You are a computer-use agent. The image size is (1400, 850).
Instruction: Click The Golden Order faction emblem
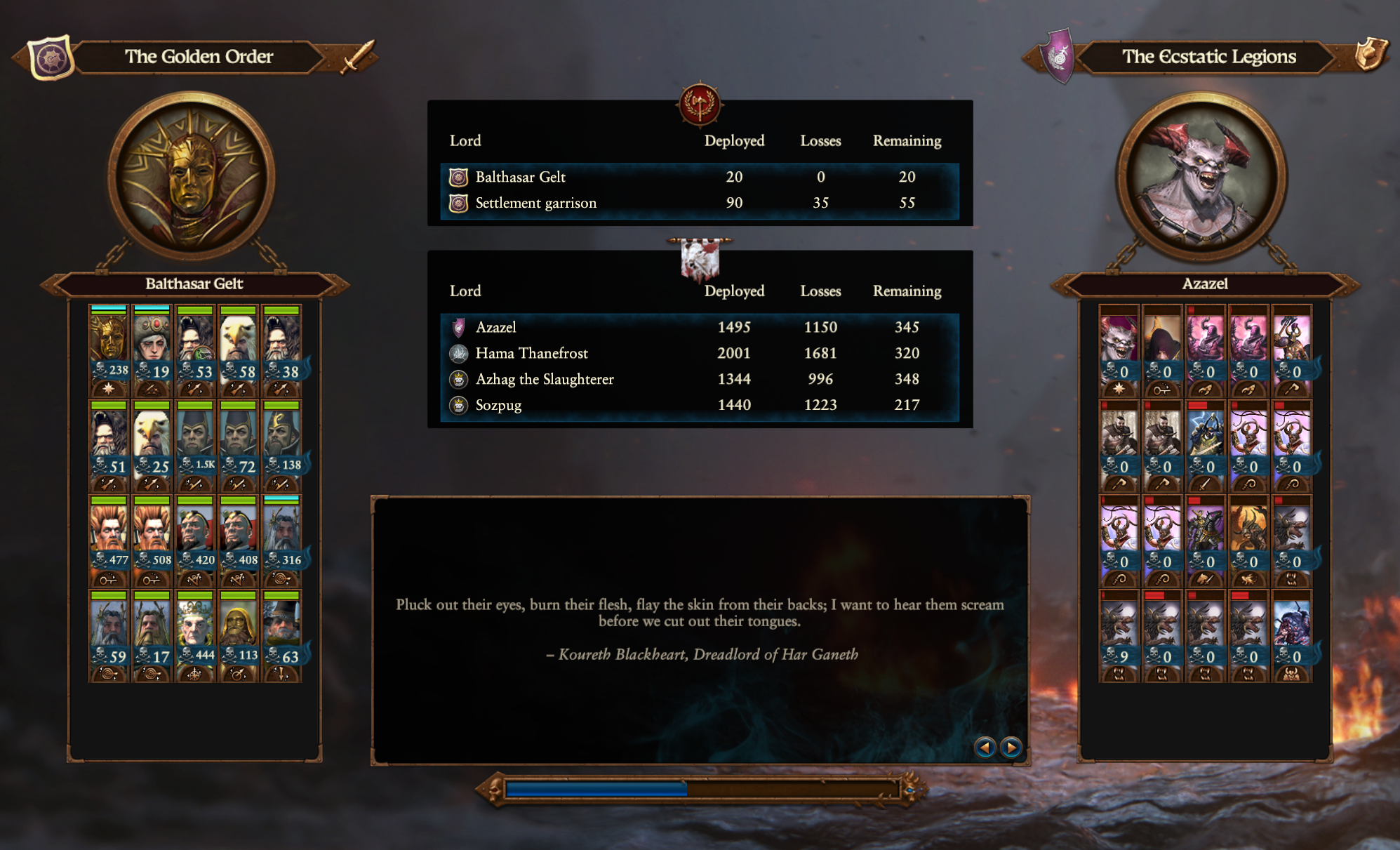click(51, 58)
